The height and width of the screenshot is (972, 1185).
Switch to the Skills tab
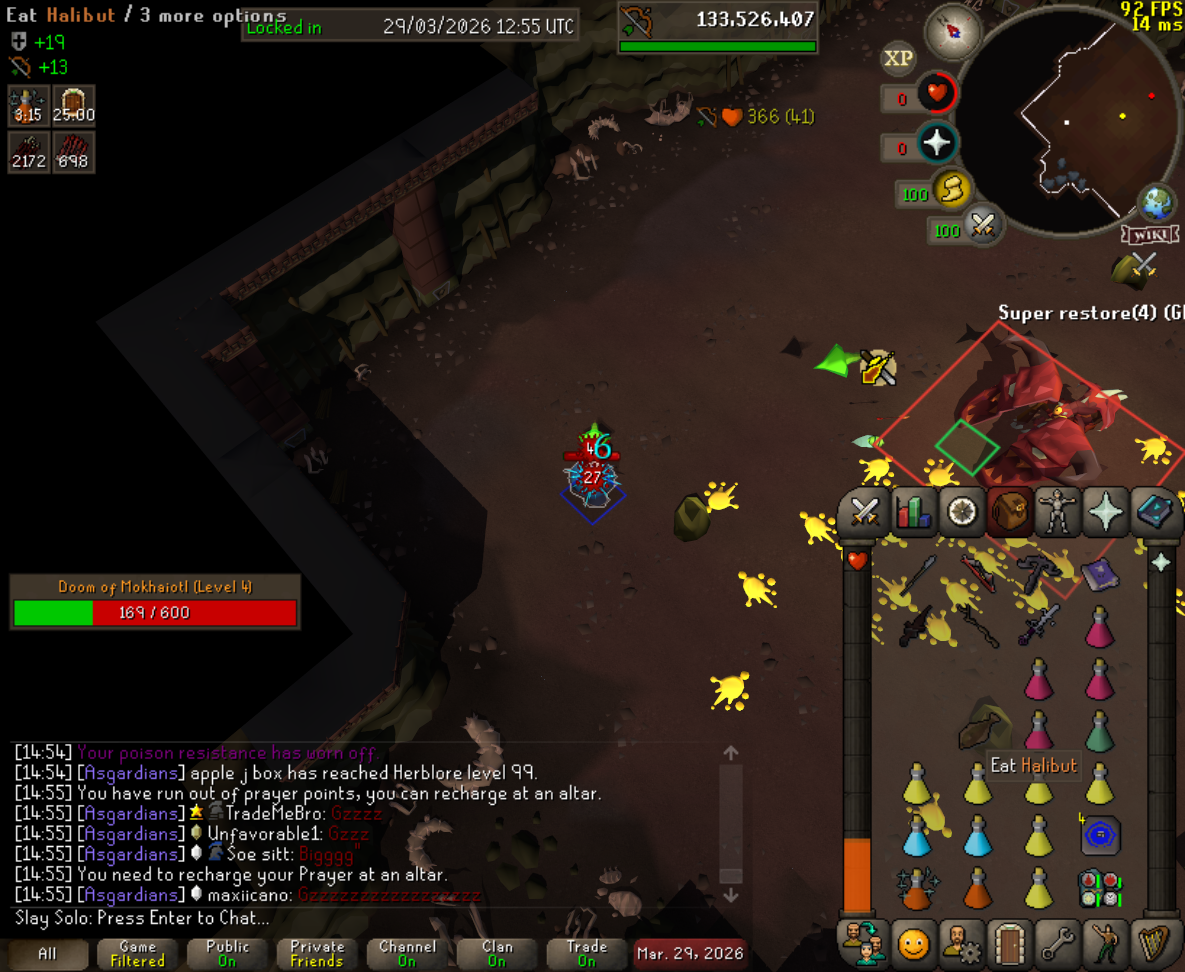(x=912, y=512)
